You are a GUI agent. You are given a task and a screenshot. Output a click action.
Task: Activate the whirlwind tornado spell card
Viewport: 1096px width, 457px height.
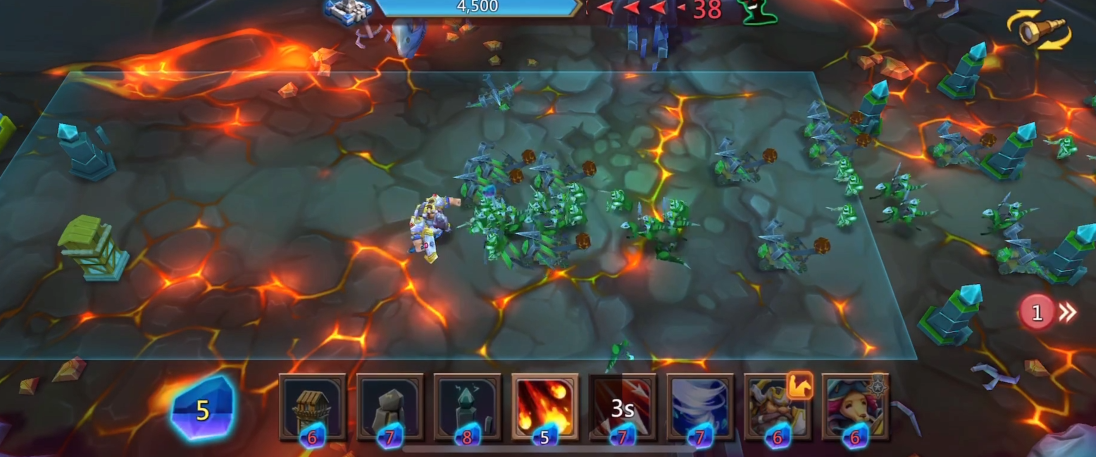coord(700,407)
